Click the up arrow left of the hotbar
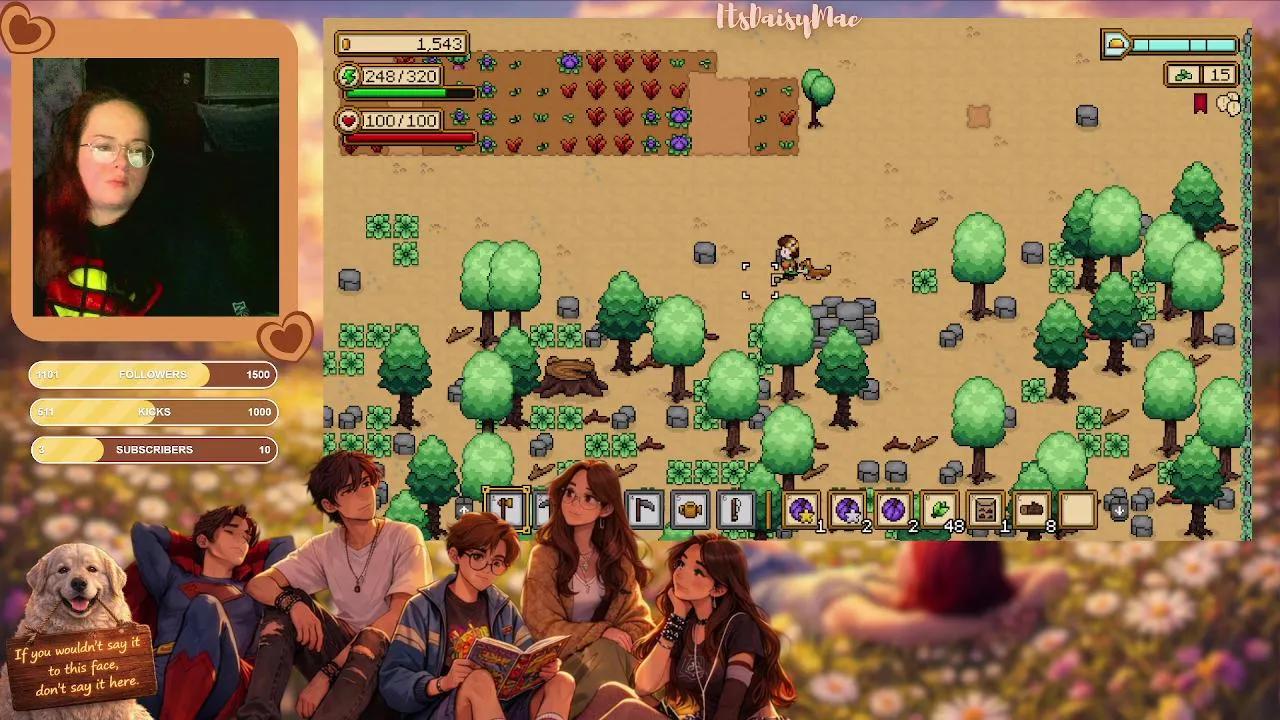Viewport: 1280px width, 720px height. tap(465, 510)
